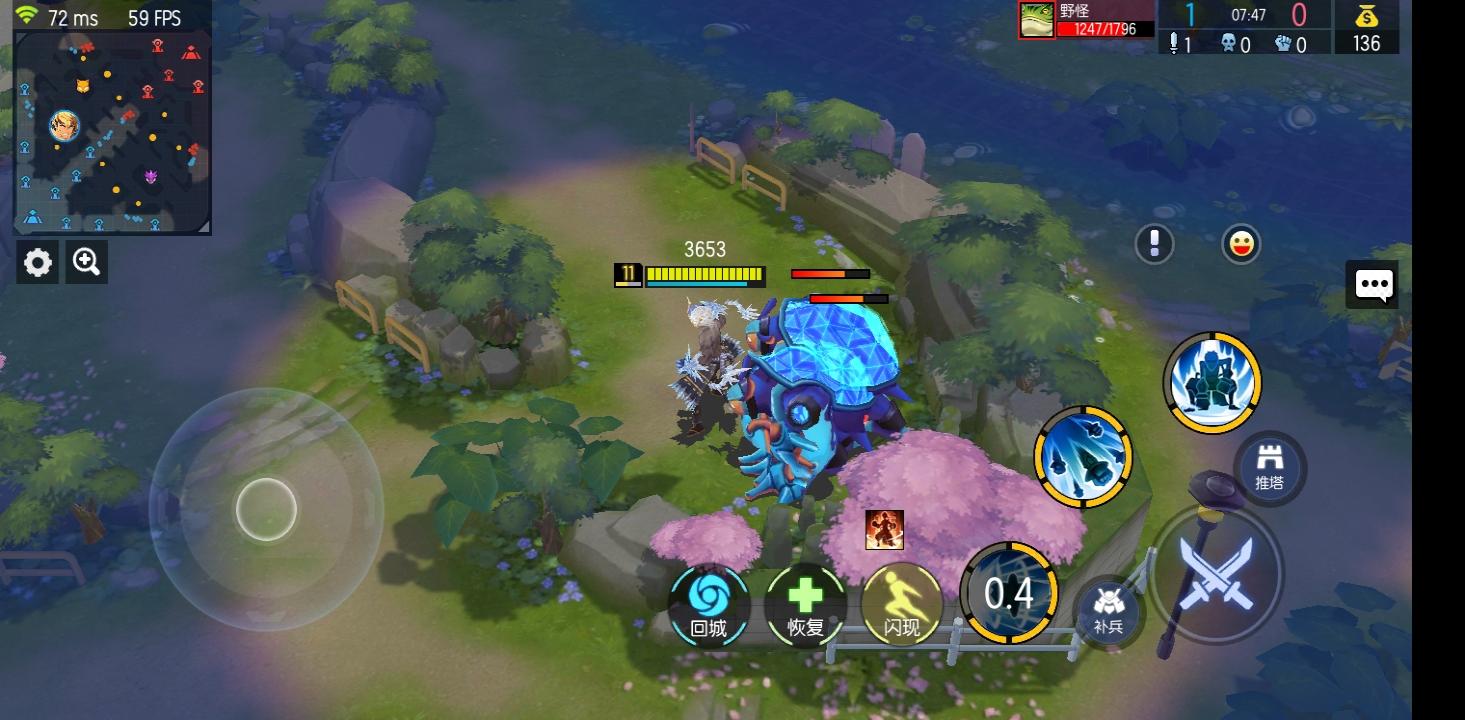Toggle minimap zoom with the magnifier

tap(86, 261)
